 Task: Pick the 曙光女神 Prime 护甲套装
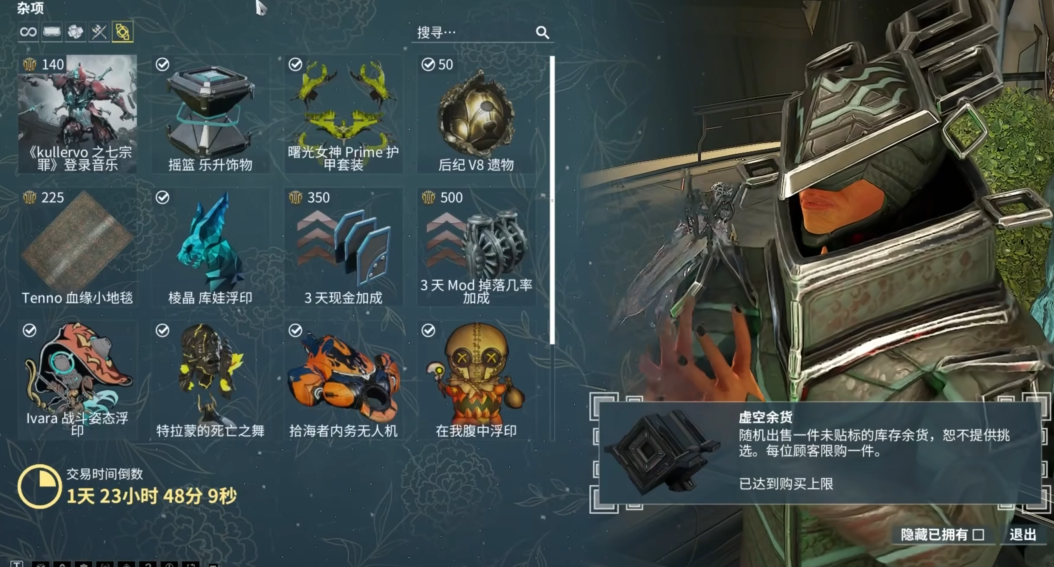[x=343, y=114]
